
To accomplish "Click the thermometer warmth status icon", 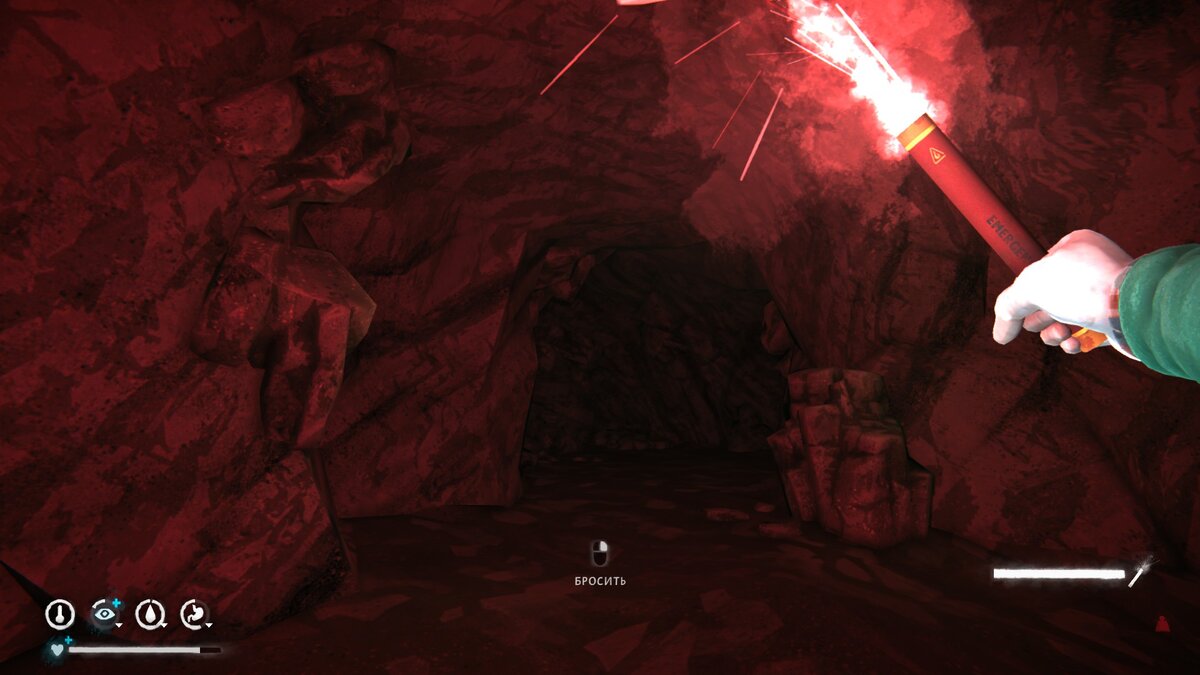I will click(60, 614).
